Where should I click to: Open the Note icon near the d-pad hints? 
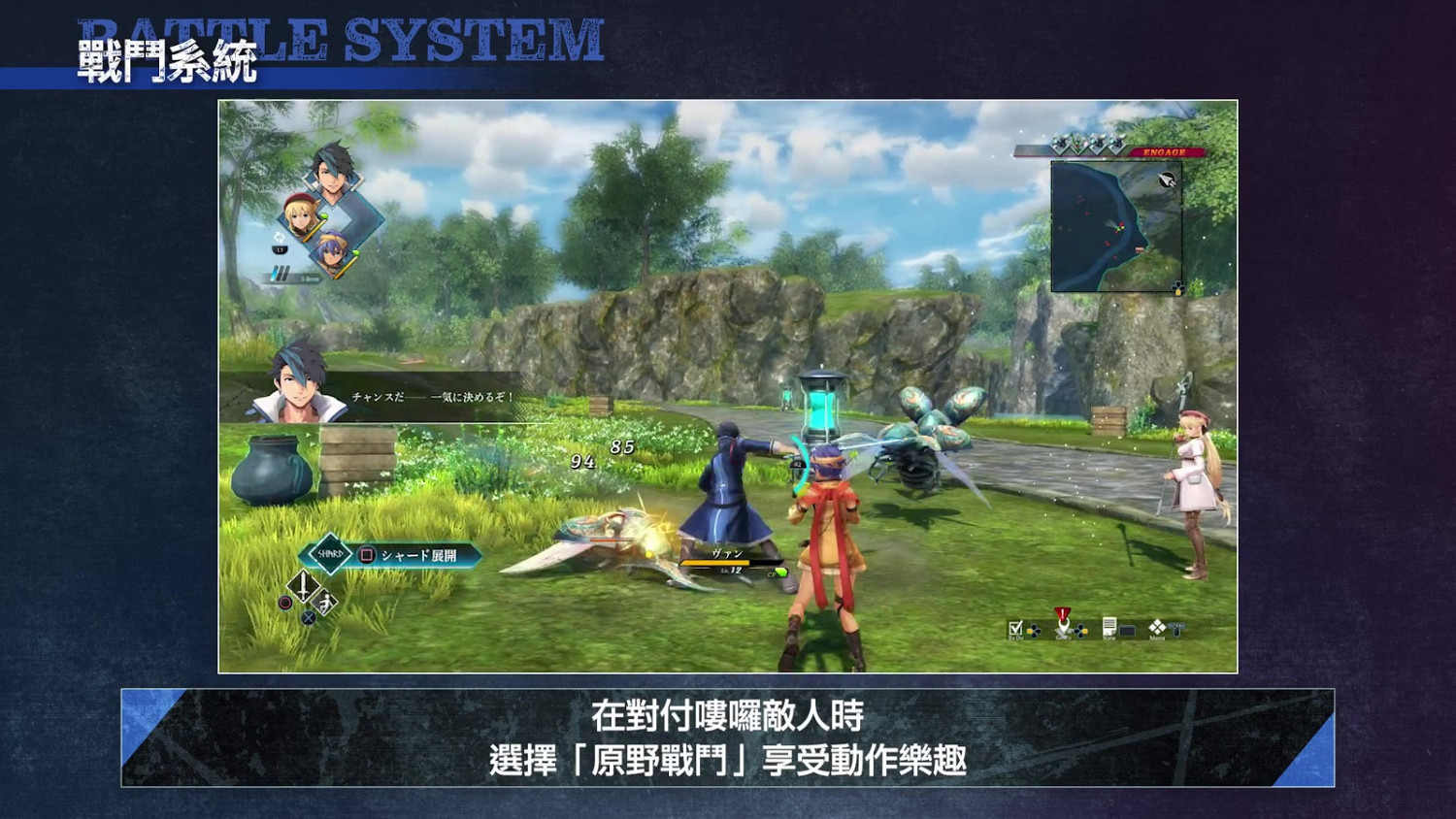1109,628
